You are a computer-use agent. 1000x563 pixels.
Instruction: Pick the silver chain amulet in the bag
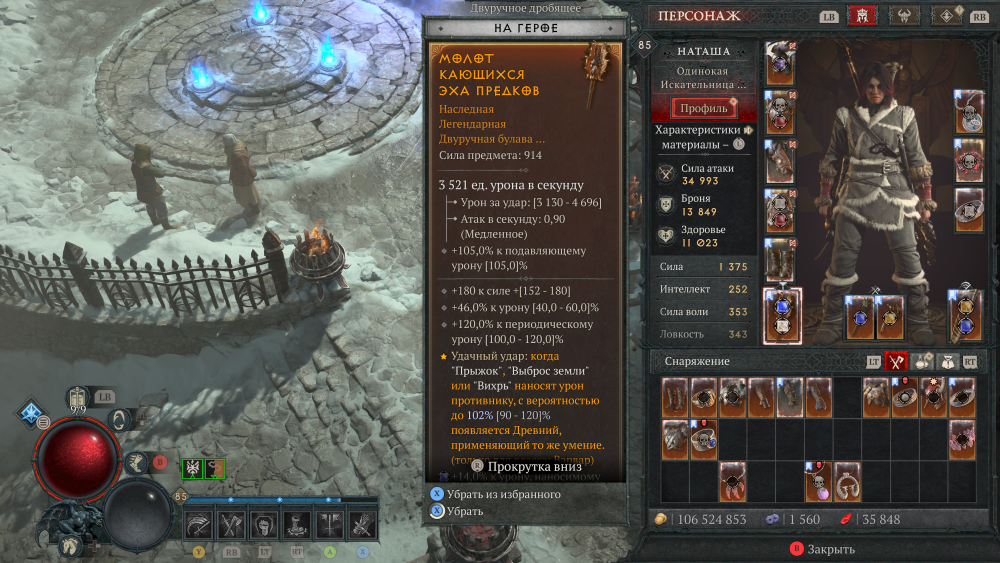click(848, 482)
